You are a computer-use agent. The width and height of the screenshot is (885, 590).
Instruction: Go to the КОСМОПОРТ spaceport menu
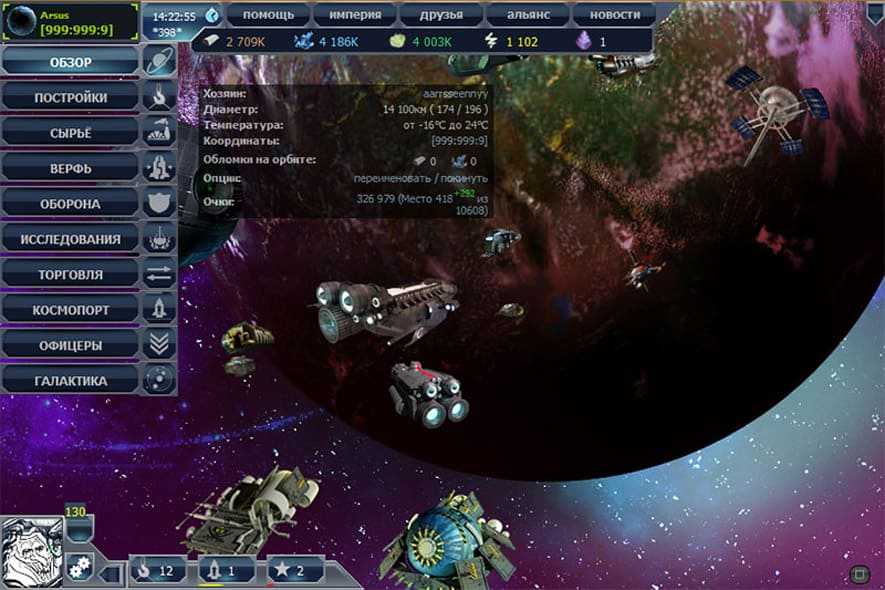[x=71, y=309]
